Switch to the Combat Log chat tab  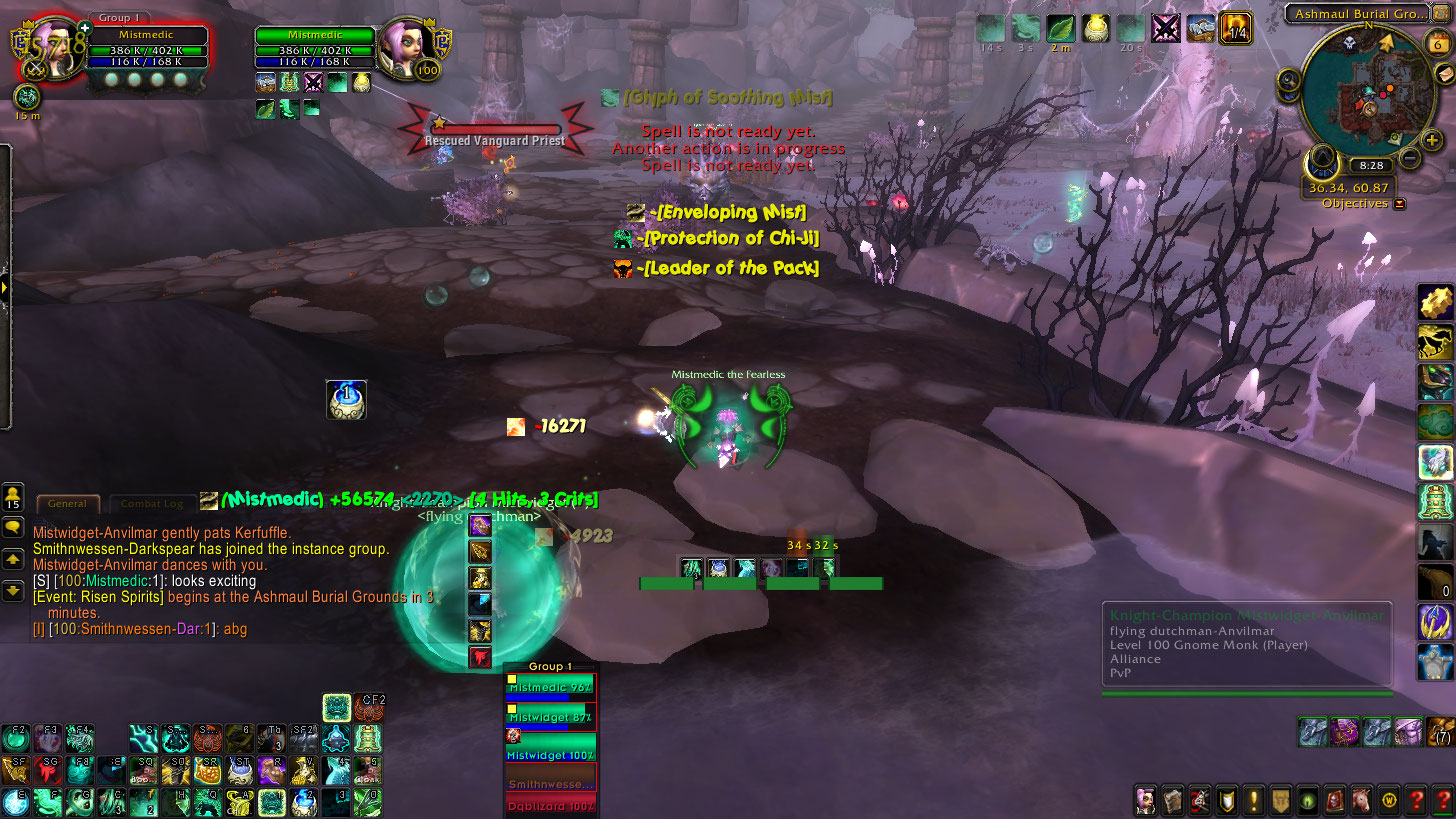(152, 504)
